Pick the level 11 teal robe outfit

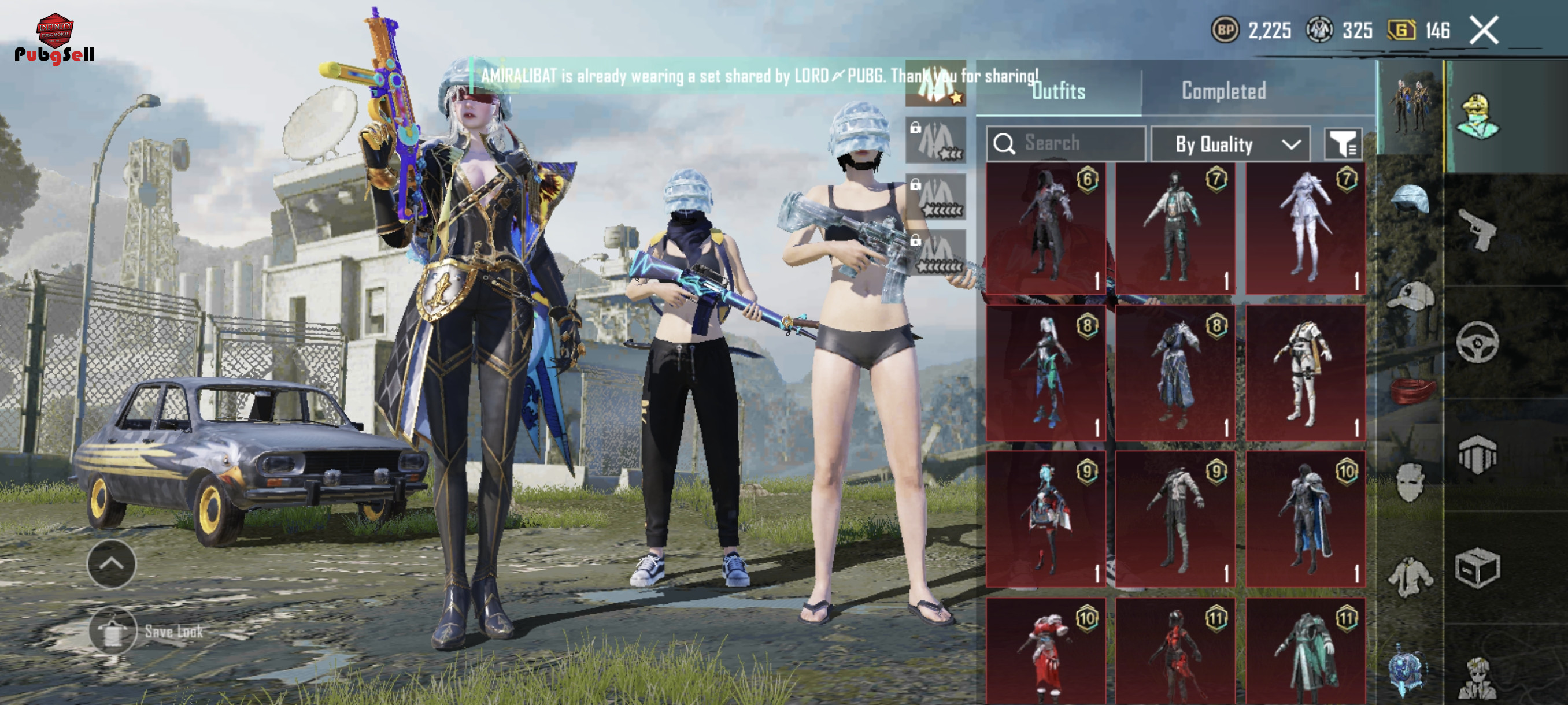(x=1305, y=651)
